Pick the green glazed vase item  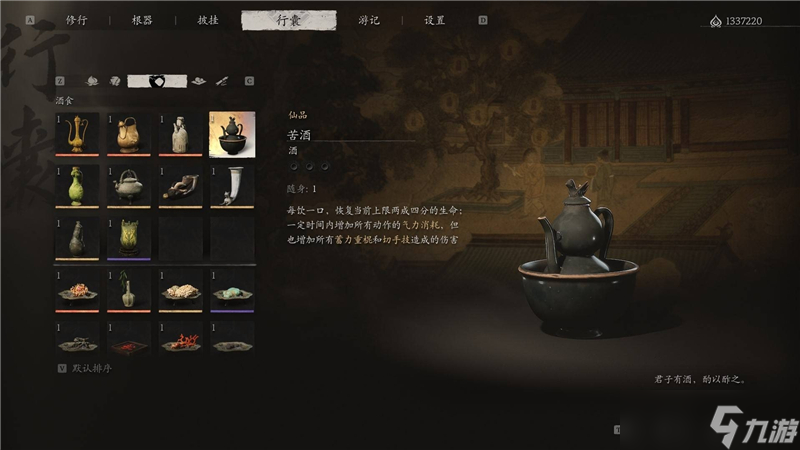77,186
